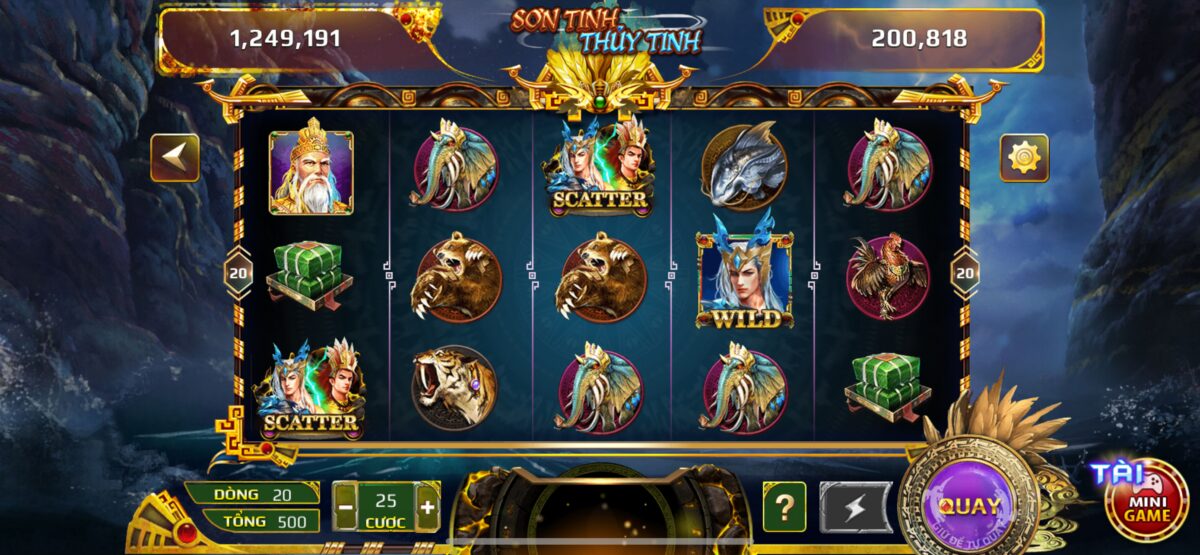Go back with the arrow button
Image resolution: width=1200 pixels, height=555 pixels.
[x=175, y=158]
